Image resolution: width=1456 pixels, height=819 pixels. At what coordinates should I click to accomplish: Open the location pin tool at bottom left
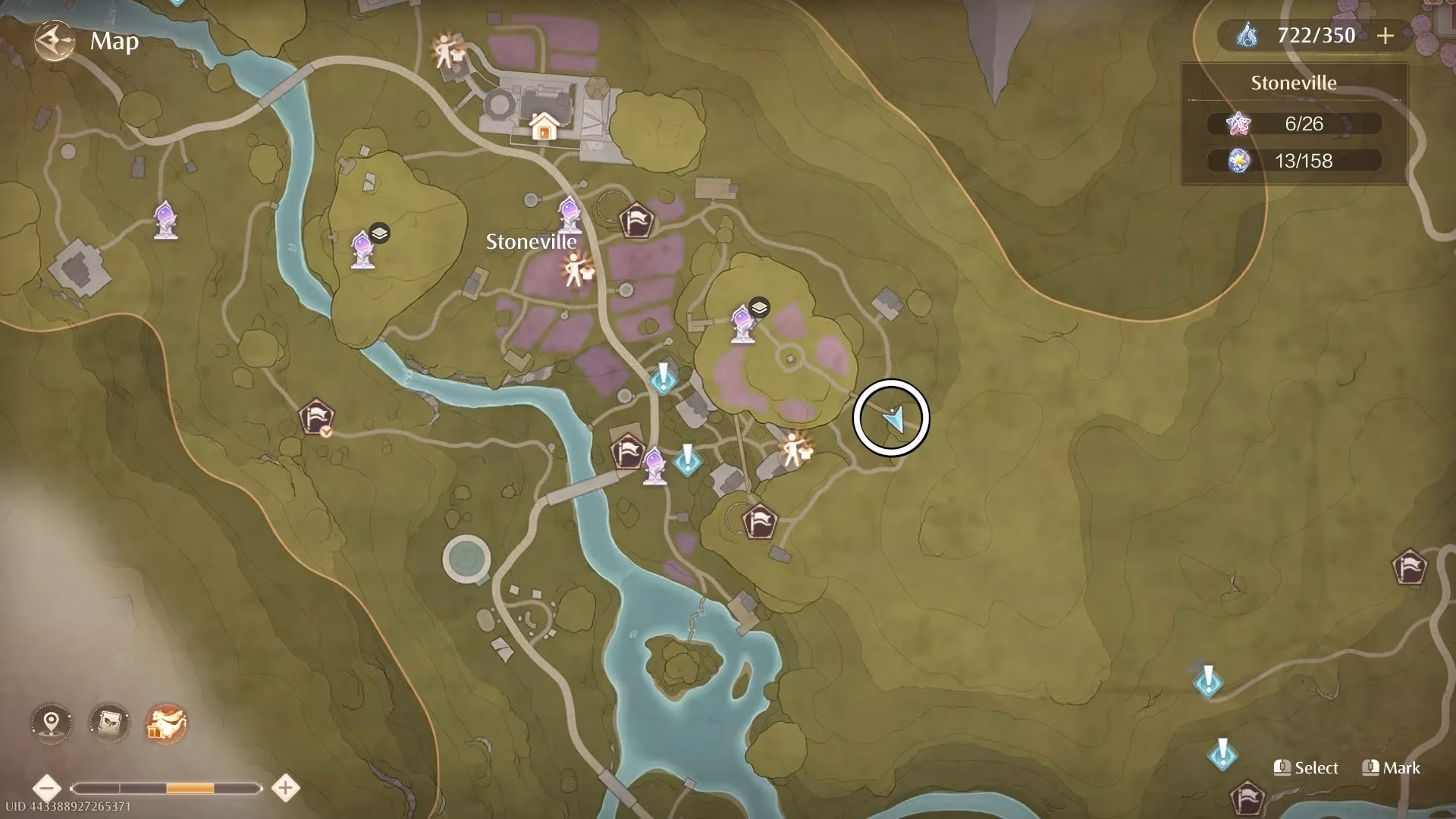point(49,724)
